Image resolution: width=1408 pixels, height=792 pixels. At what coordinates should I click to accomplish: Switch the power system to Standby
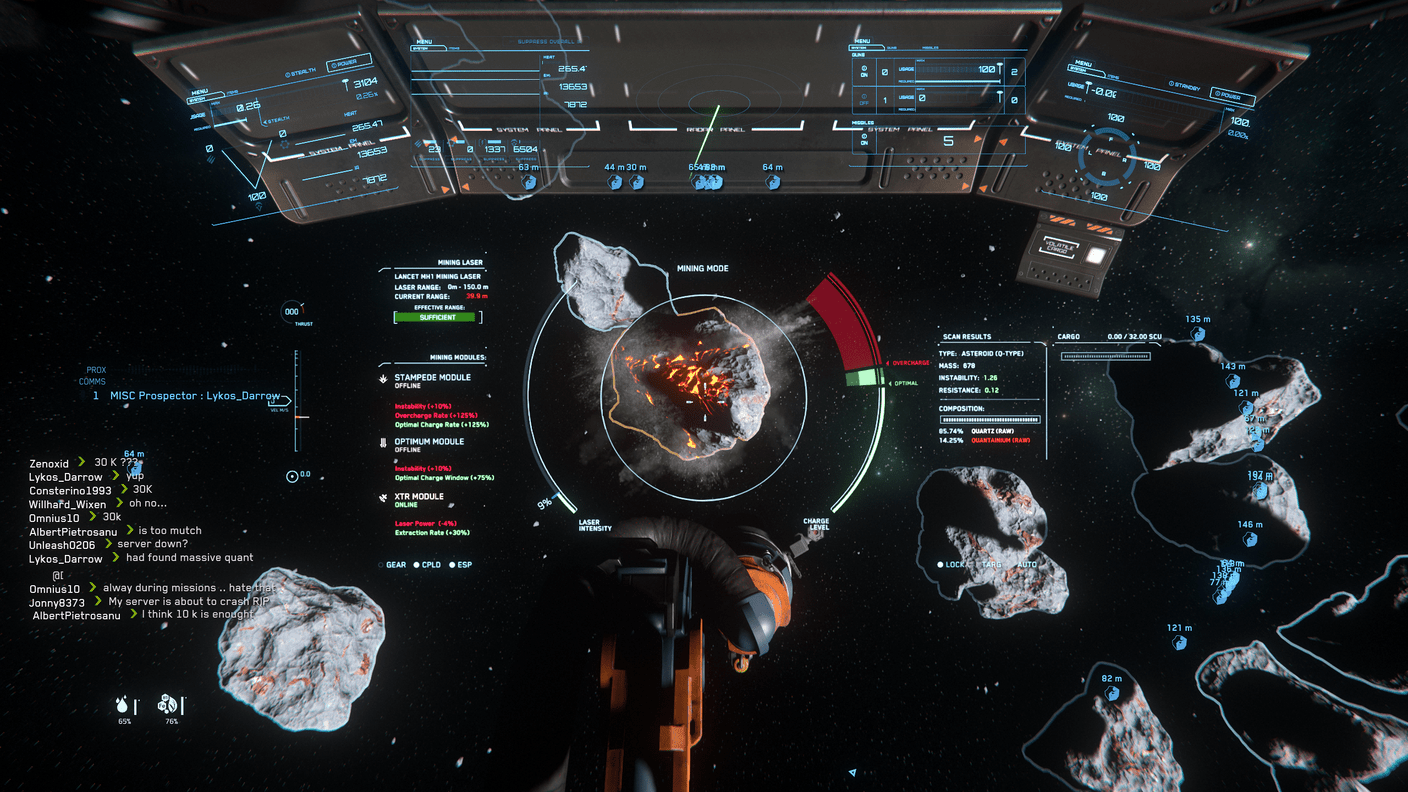point(1183,86)
